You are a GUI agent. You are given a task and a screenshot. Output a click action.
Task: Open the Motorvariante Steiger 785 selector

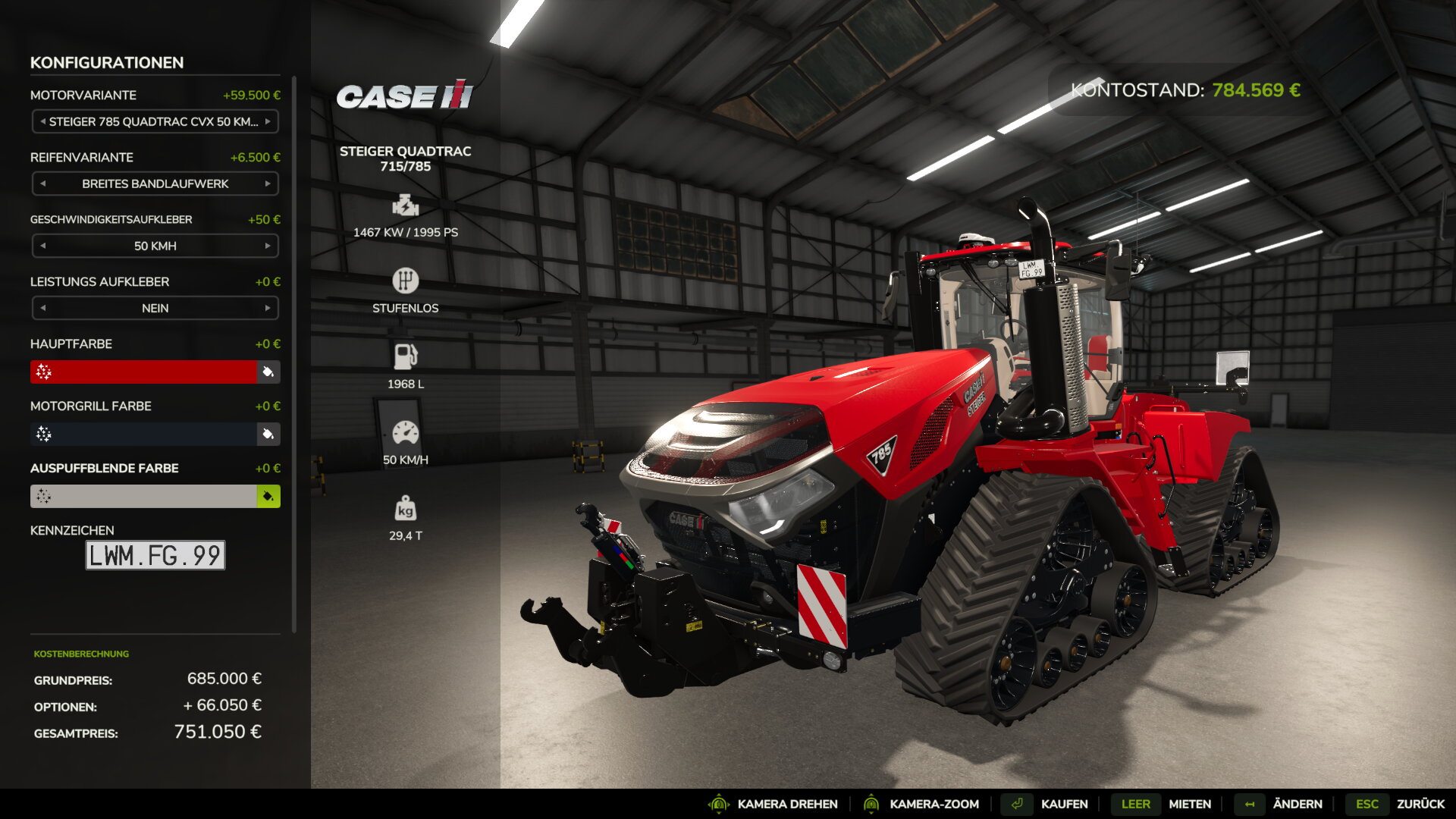coord(155,121)
